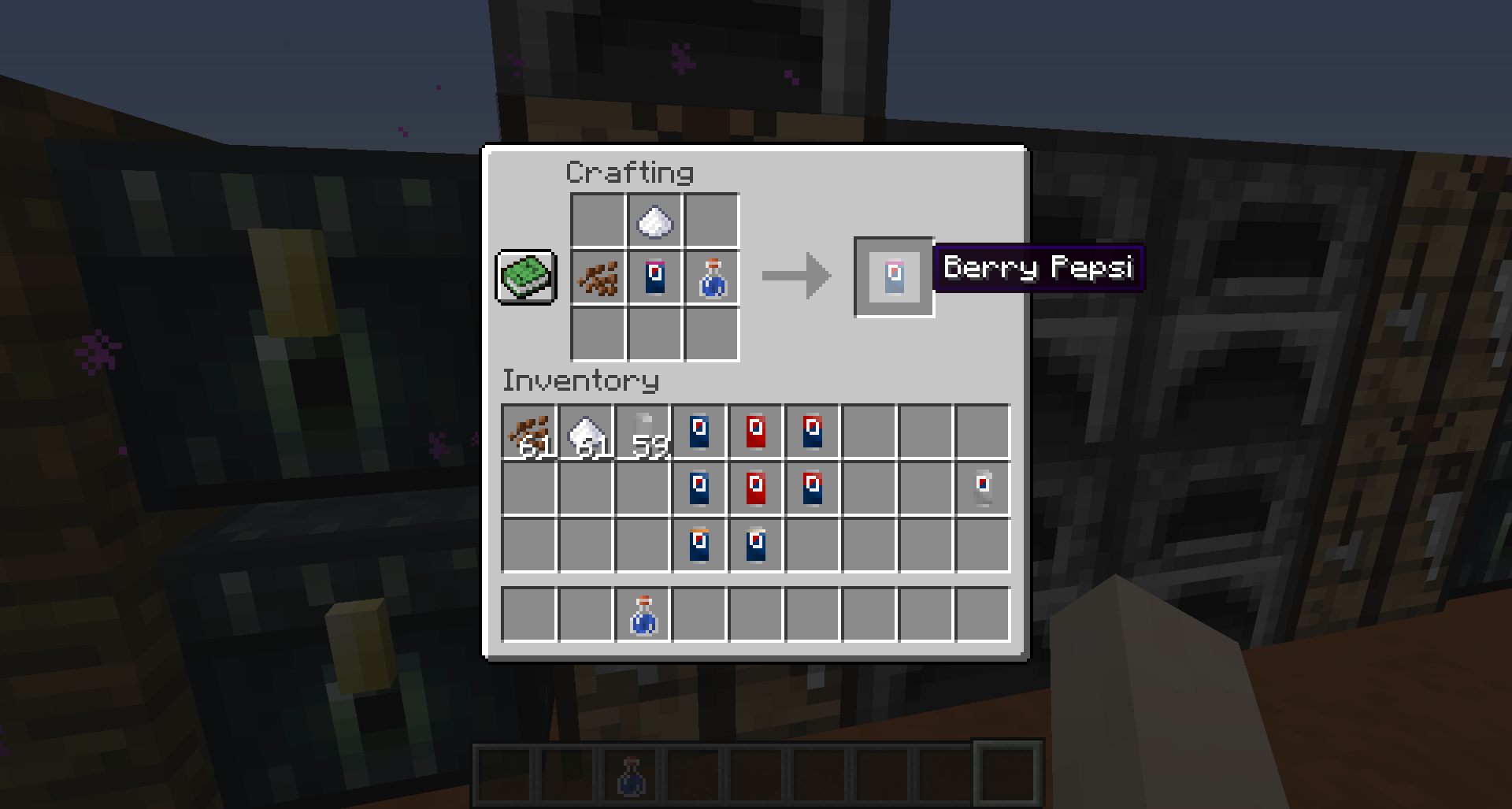1512x809 pixels.
Task: Select the orange-topped Pepsi can, third row
Action: (701, 544)
